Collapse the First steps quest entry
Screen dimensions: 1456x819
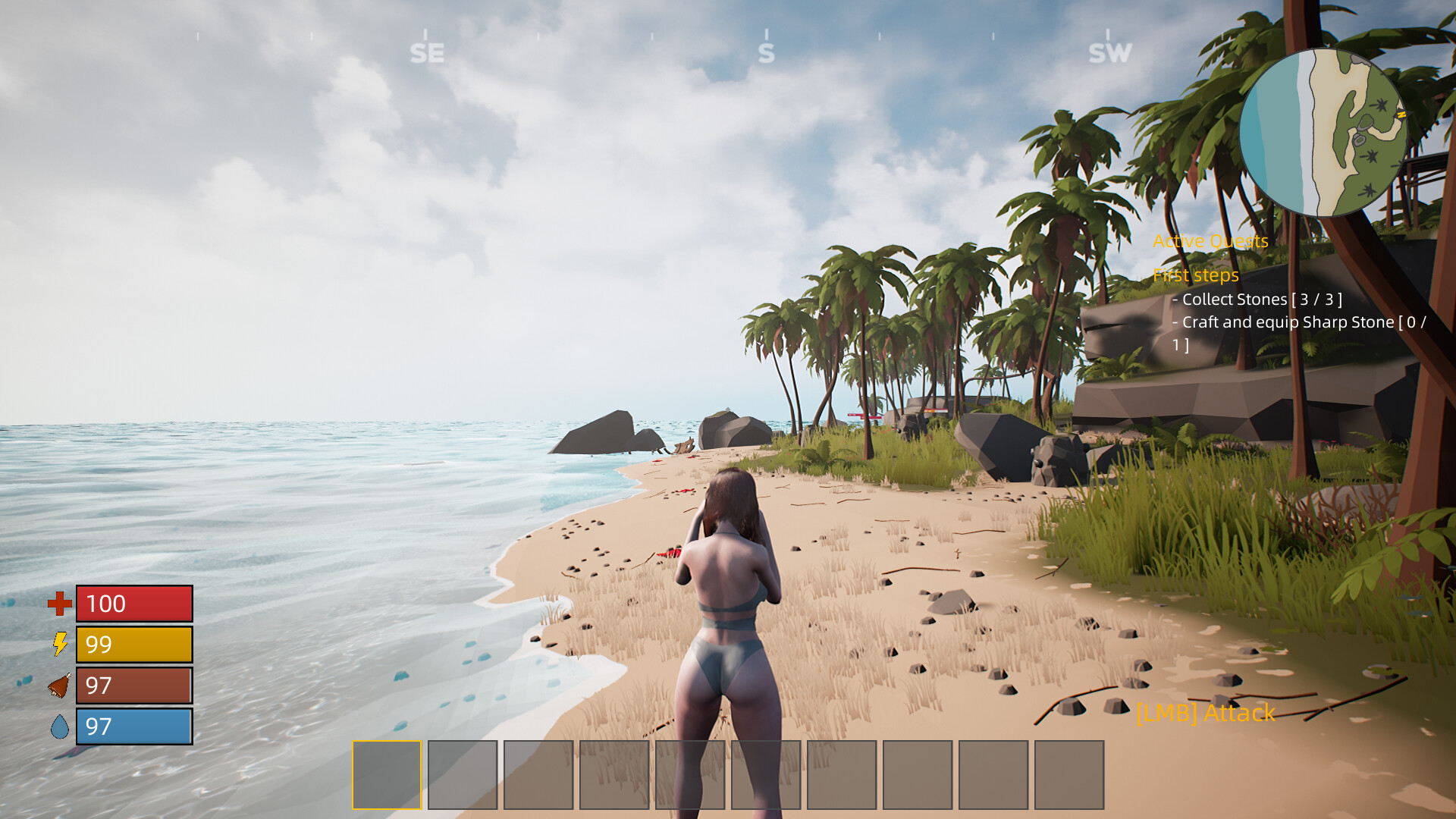[1196, 275]
